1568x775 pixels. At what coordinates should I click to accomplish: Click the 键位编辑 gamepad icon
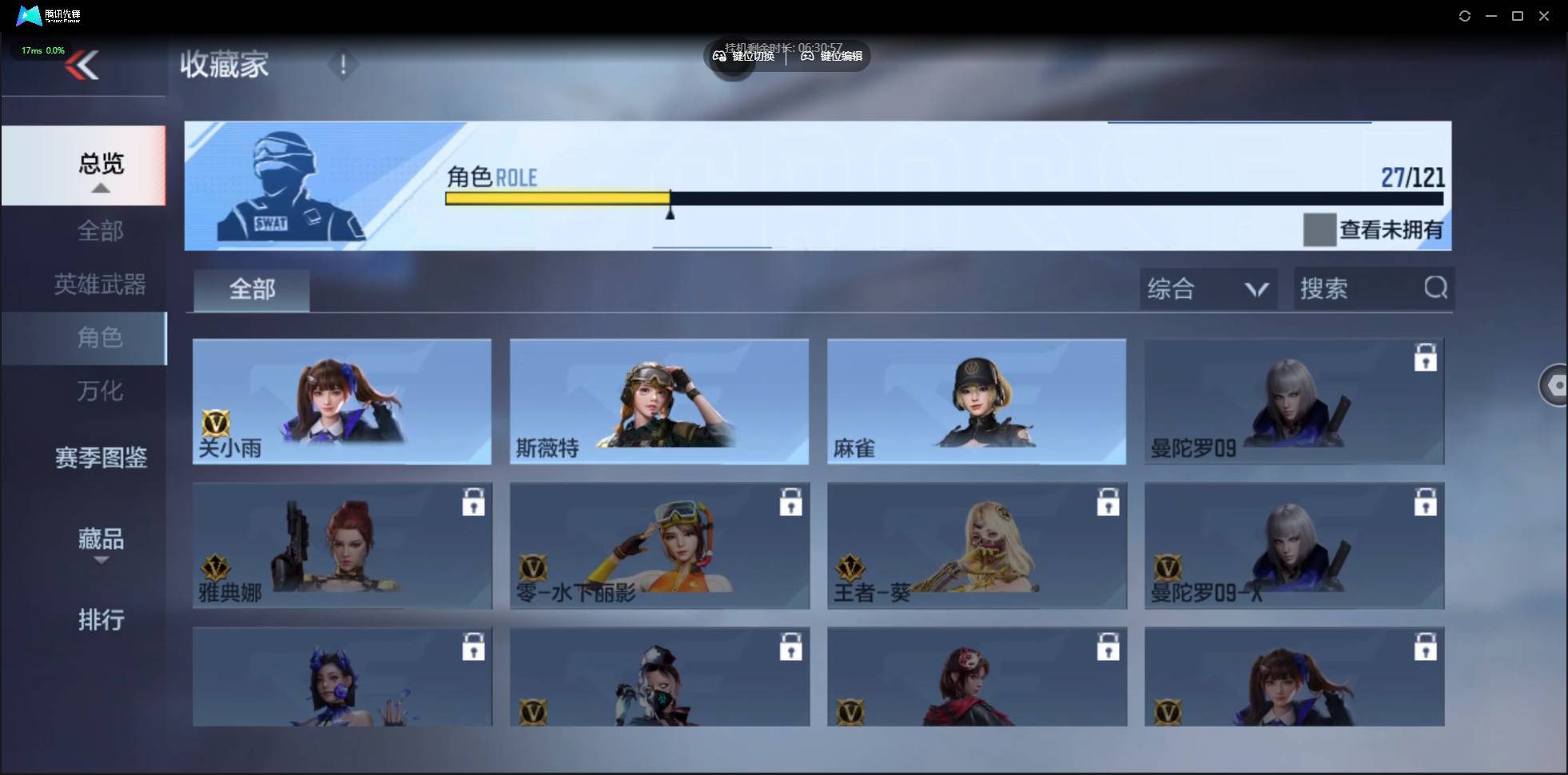809,56
